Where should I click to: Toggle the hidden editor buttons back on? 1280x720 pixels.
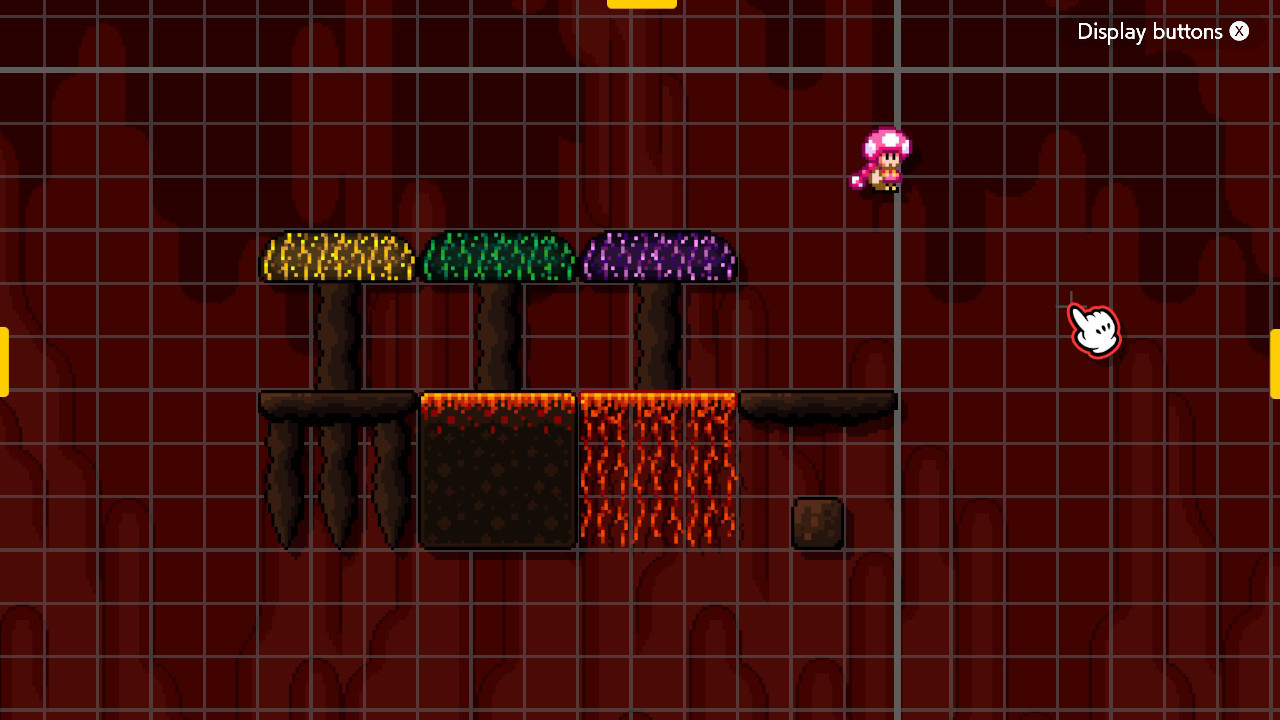click(x=1239, y=31)
